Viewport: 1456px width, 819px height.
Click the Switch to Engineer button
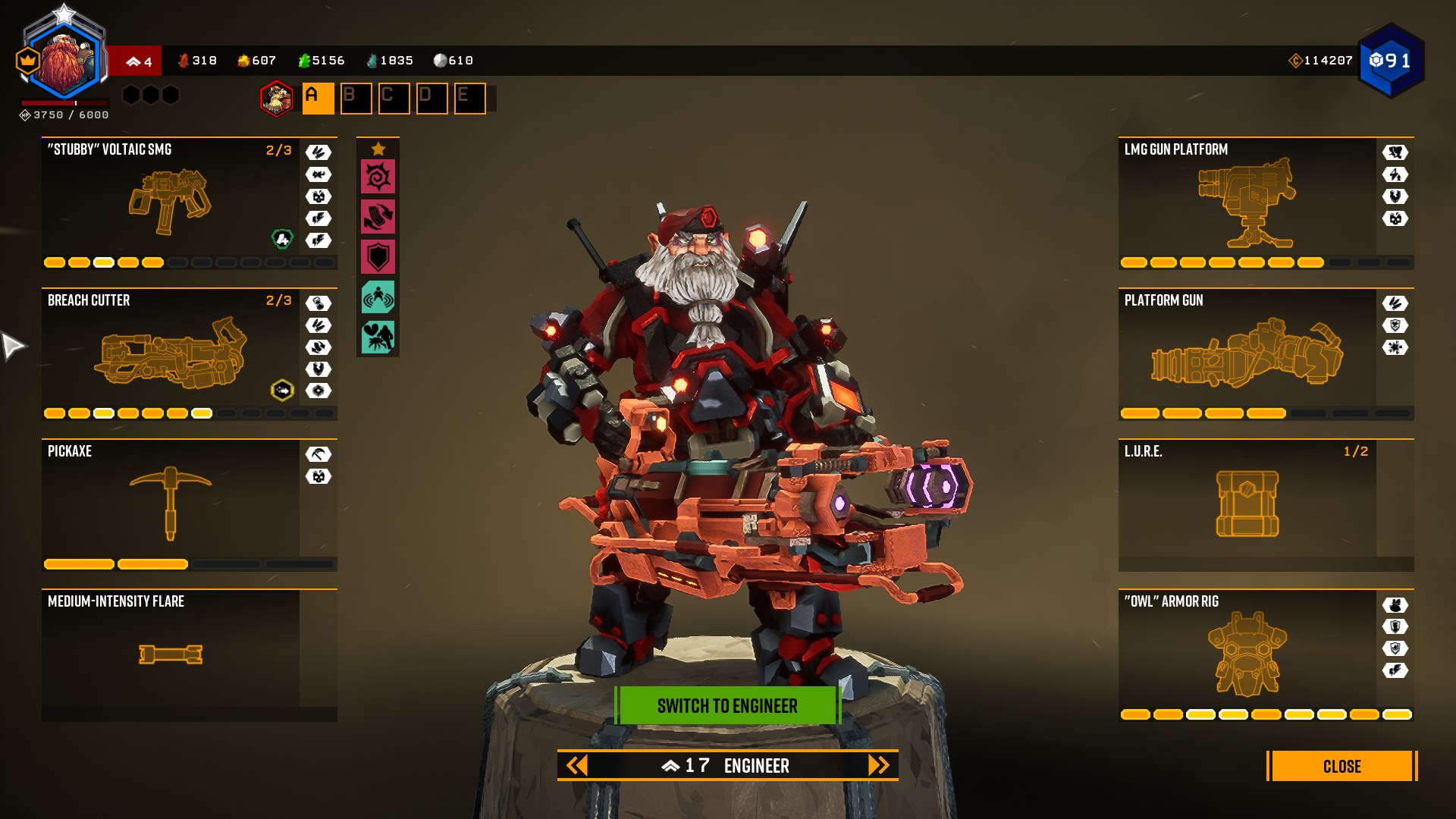coord(727,706)
